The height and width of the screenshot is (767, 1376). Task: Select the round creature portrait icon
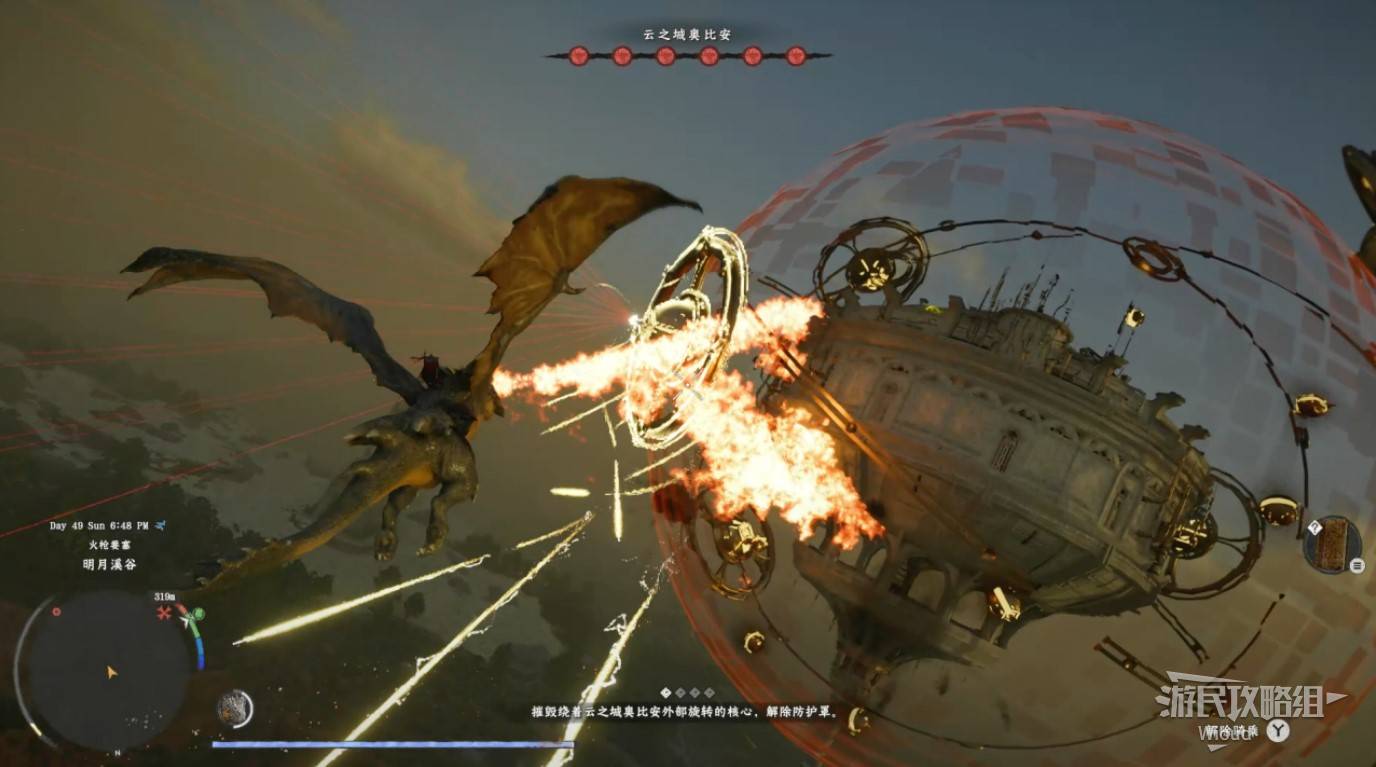(235, 708)
